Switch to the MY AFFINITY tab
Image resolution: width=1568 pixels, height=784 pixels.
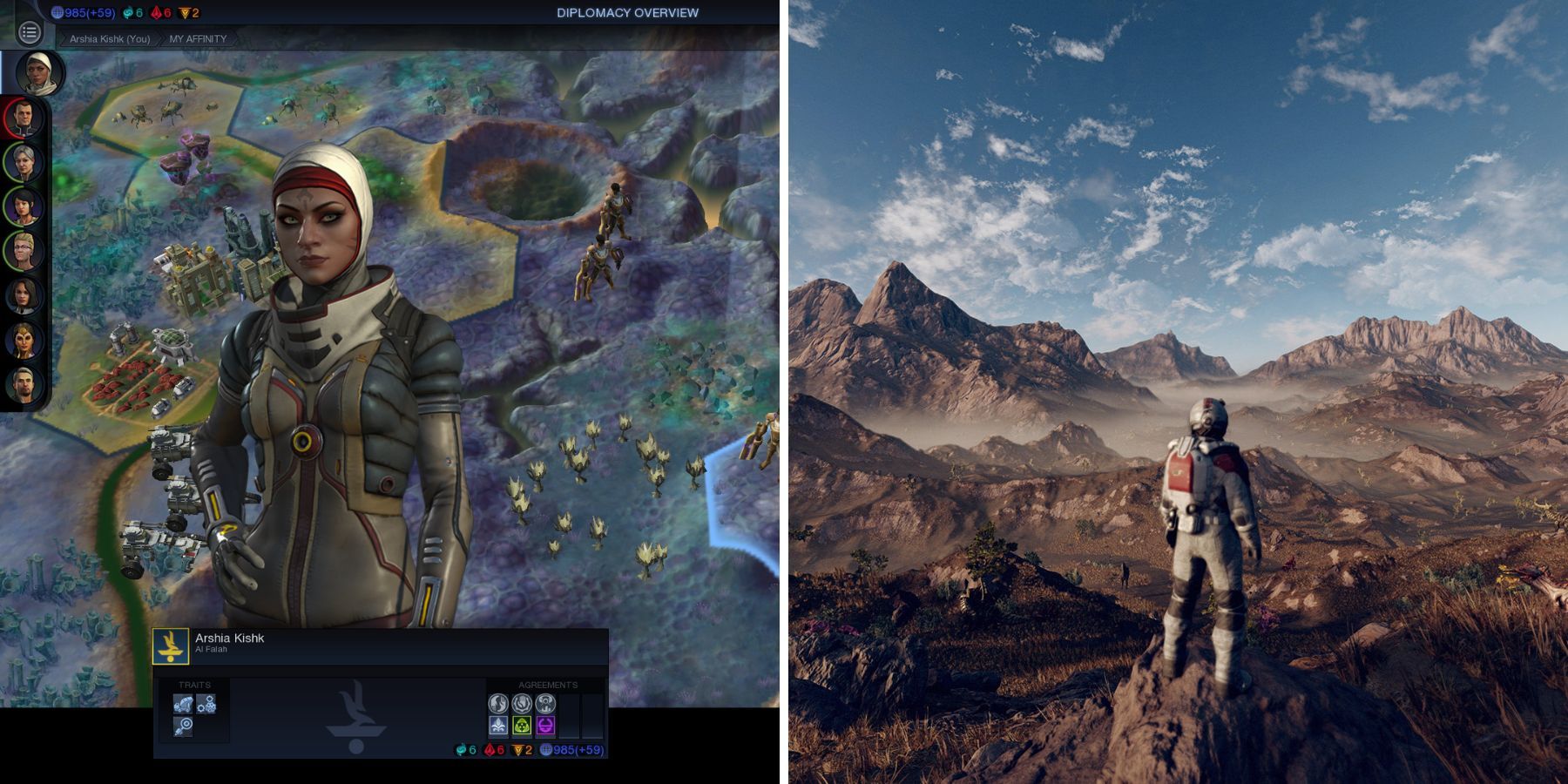(x=198, y=38)
